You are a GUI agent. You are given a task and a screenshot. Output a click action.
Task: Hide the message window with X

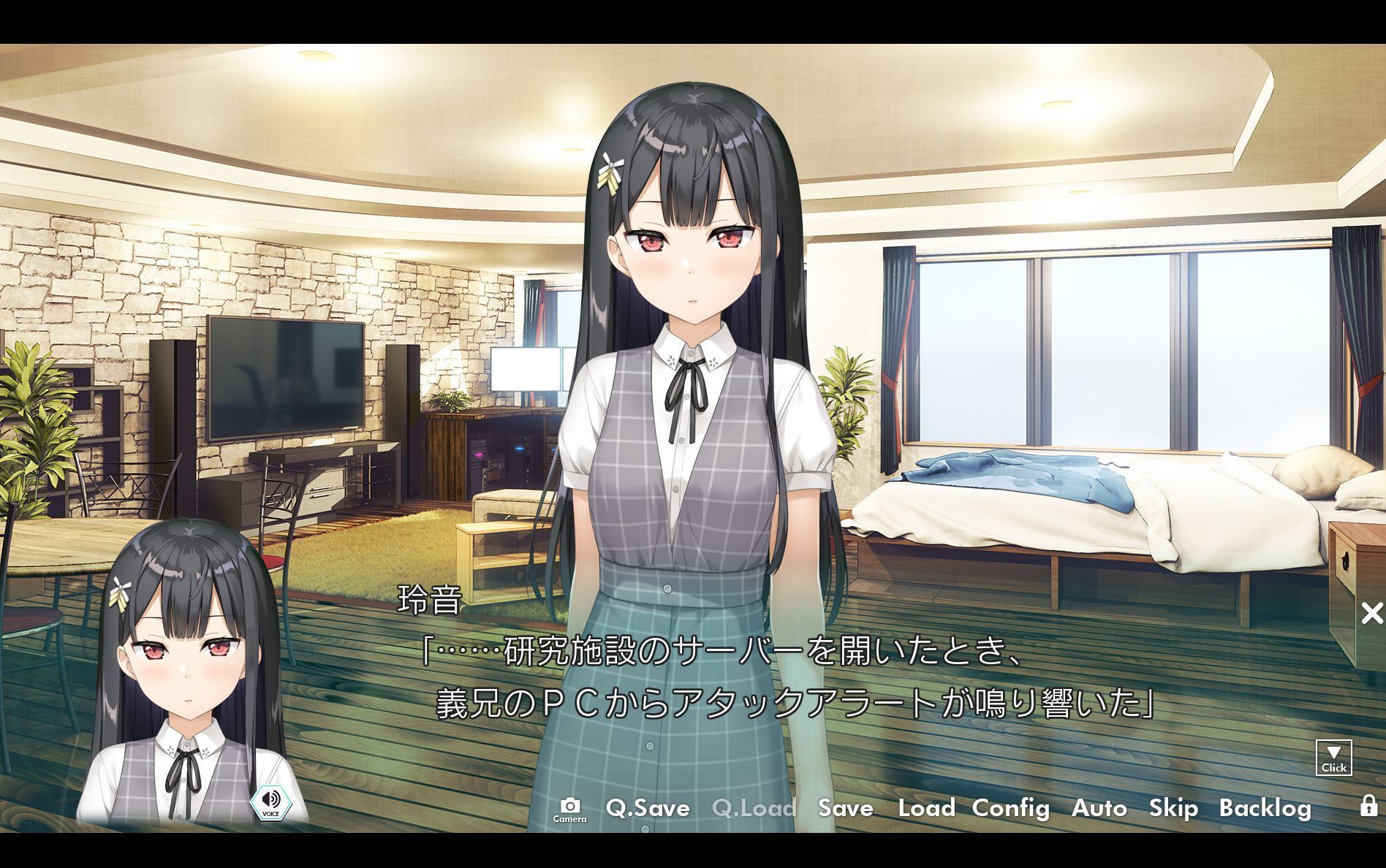(1372, 613)
